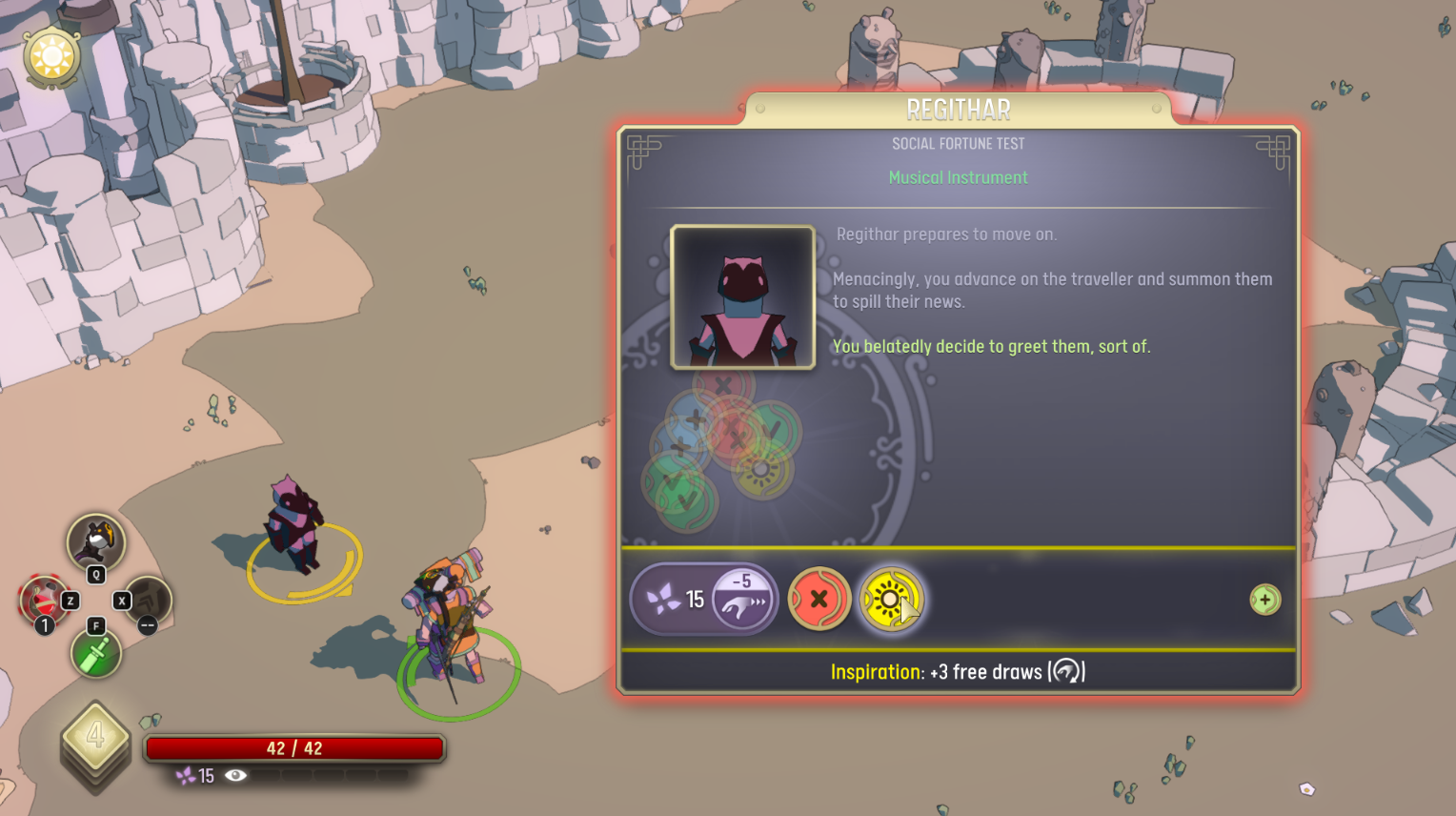1456x816 pixels.
Task: Click the small green plus token
Action: tap(1264, 600)
